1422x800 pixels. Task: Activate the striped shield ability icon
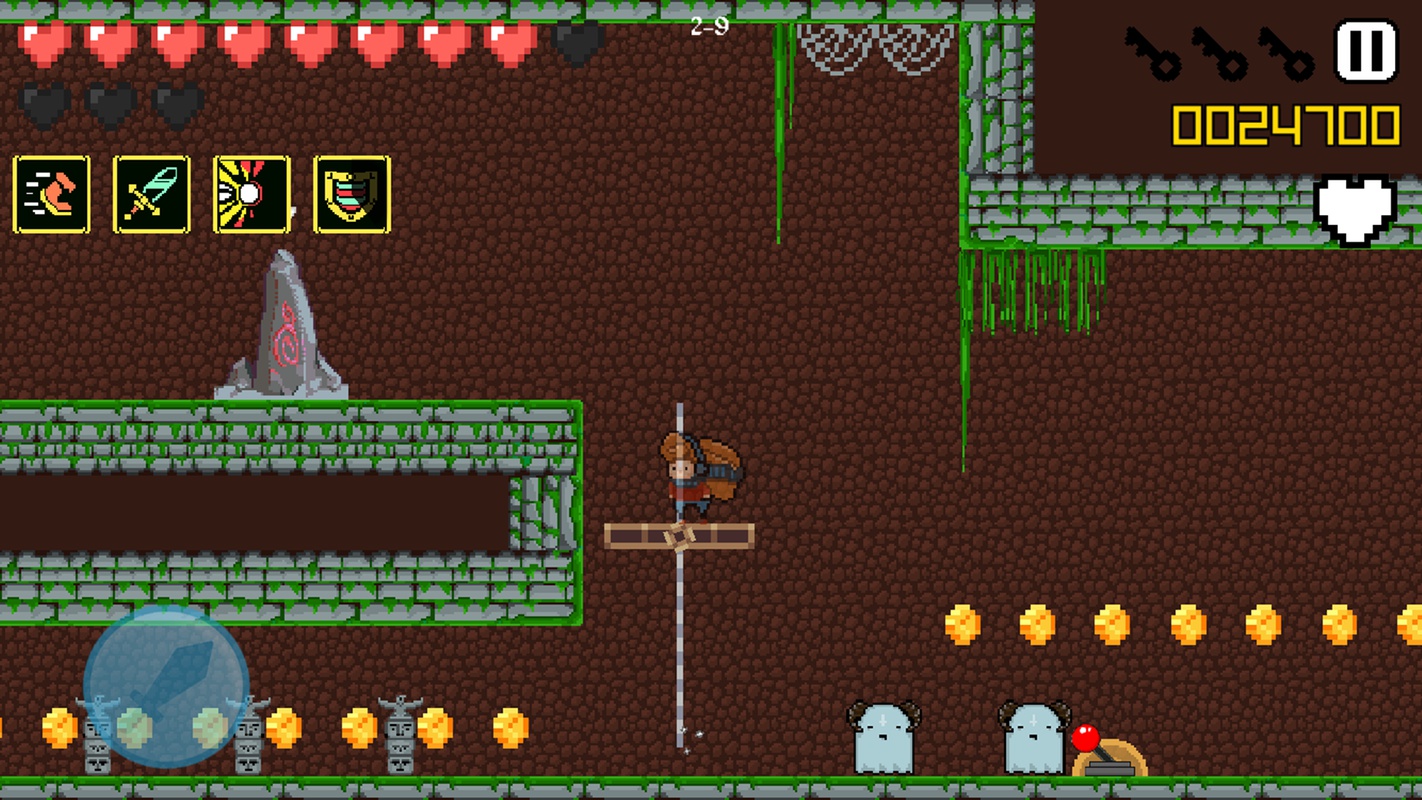point(352,194)
